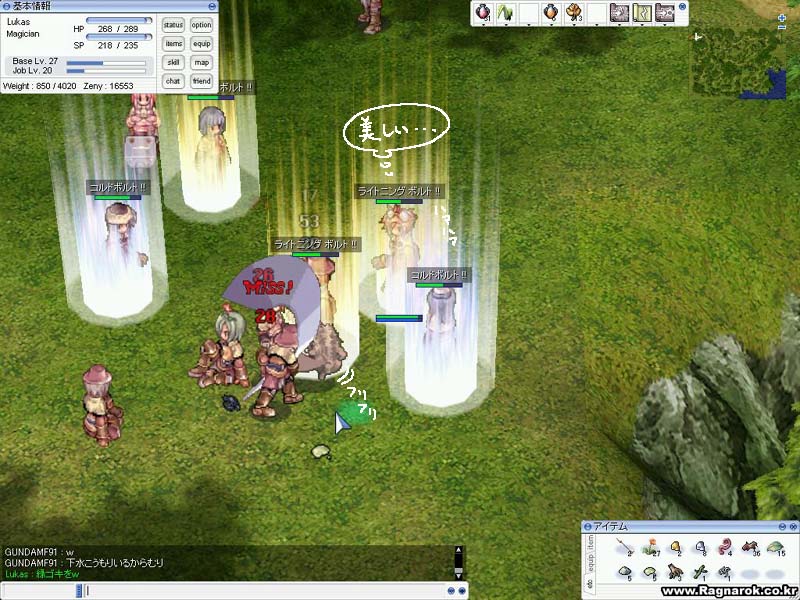Close the item inventory window
This screenshot has width=800, height=600.
click(x=791, y=527)
